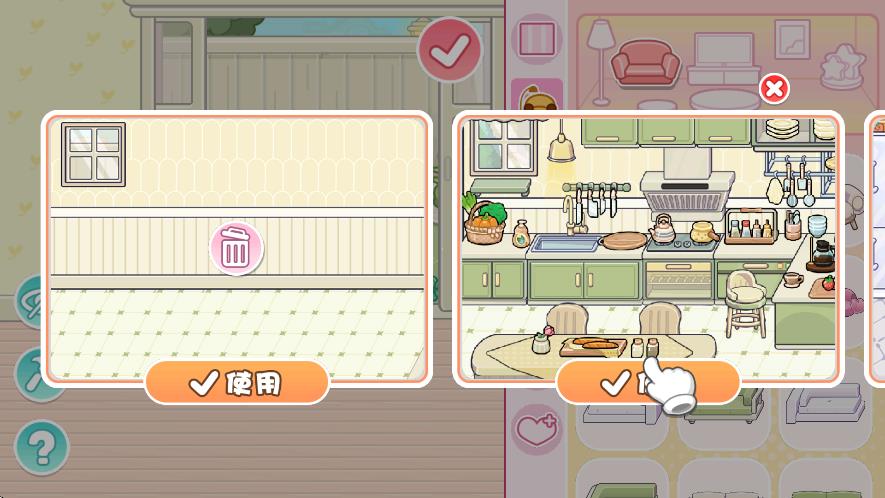Viewport: 885px width, 498px height.
Task: Close the room template popup
Action: pyautogui.click(x=773, y=89)
